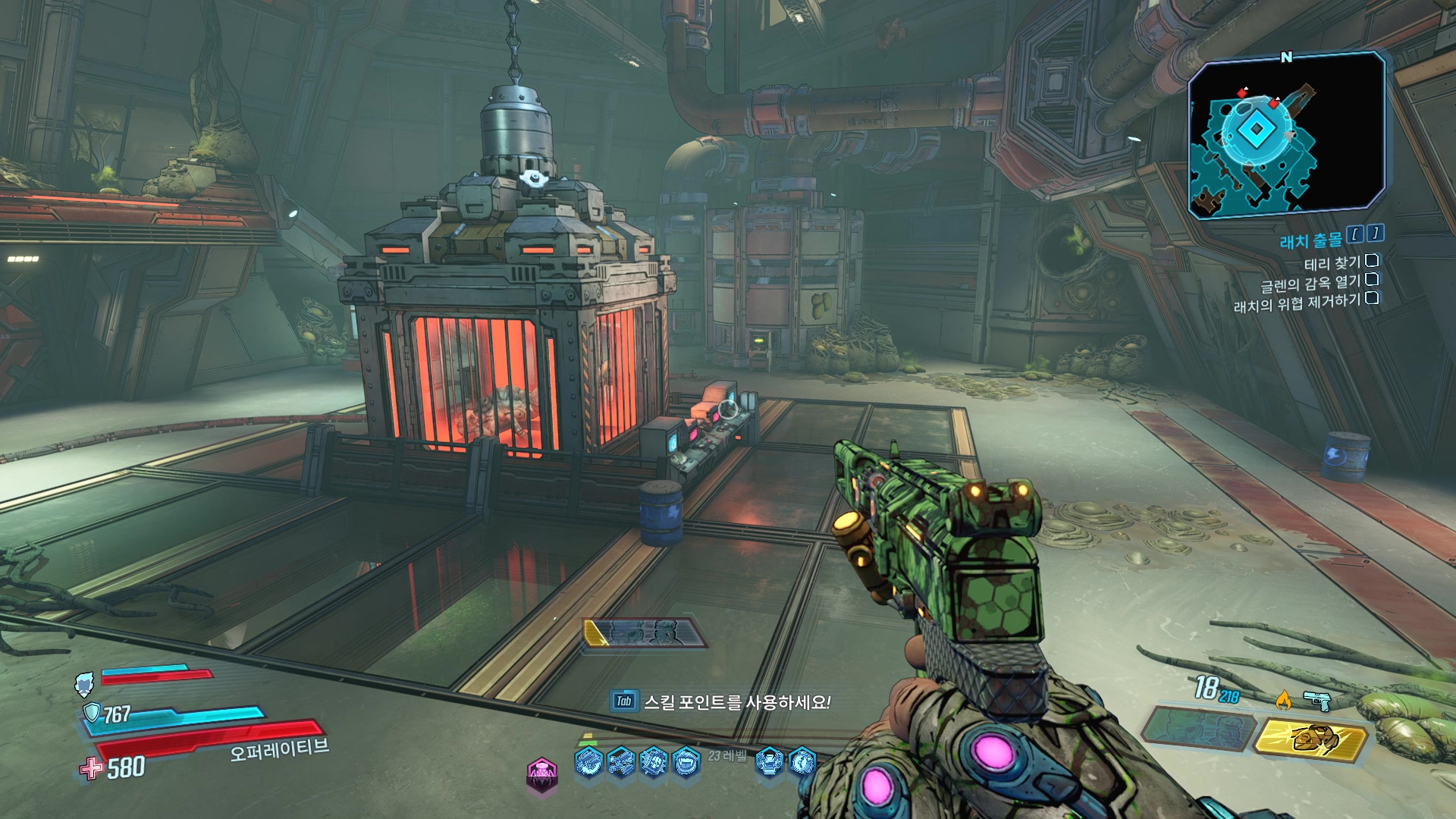Click the 래치의 위협 제거하기 objective
1456x819 pixels.
pos(1297,303)
